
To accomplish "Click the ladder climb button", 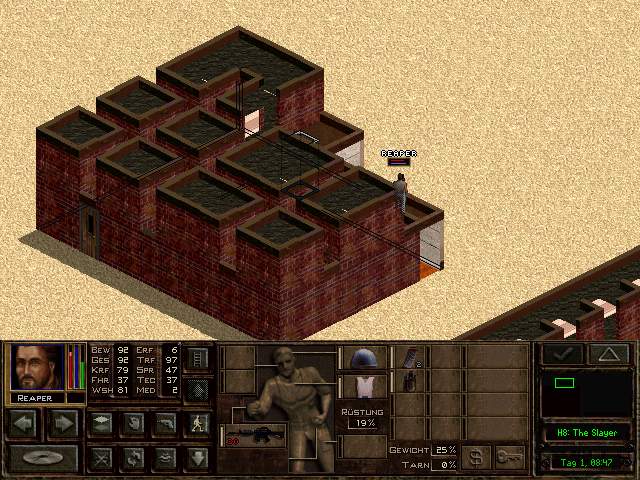I will point(197,357).
